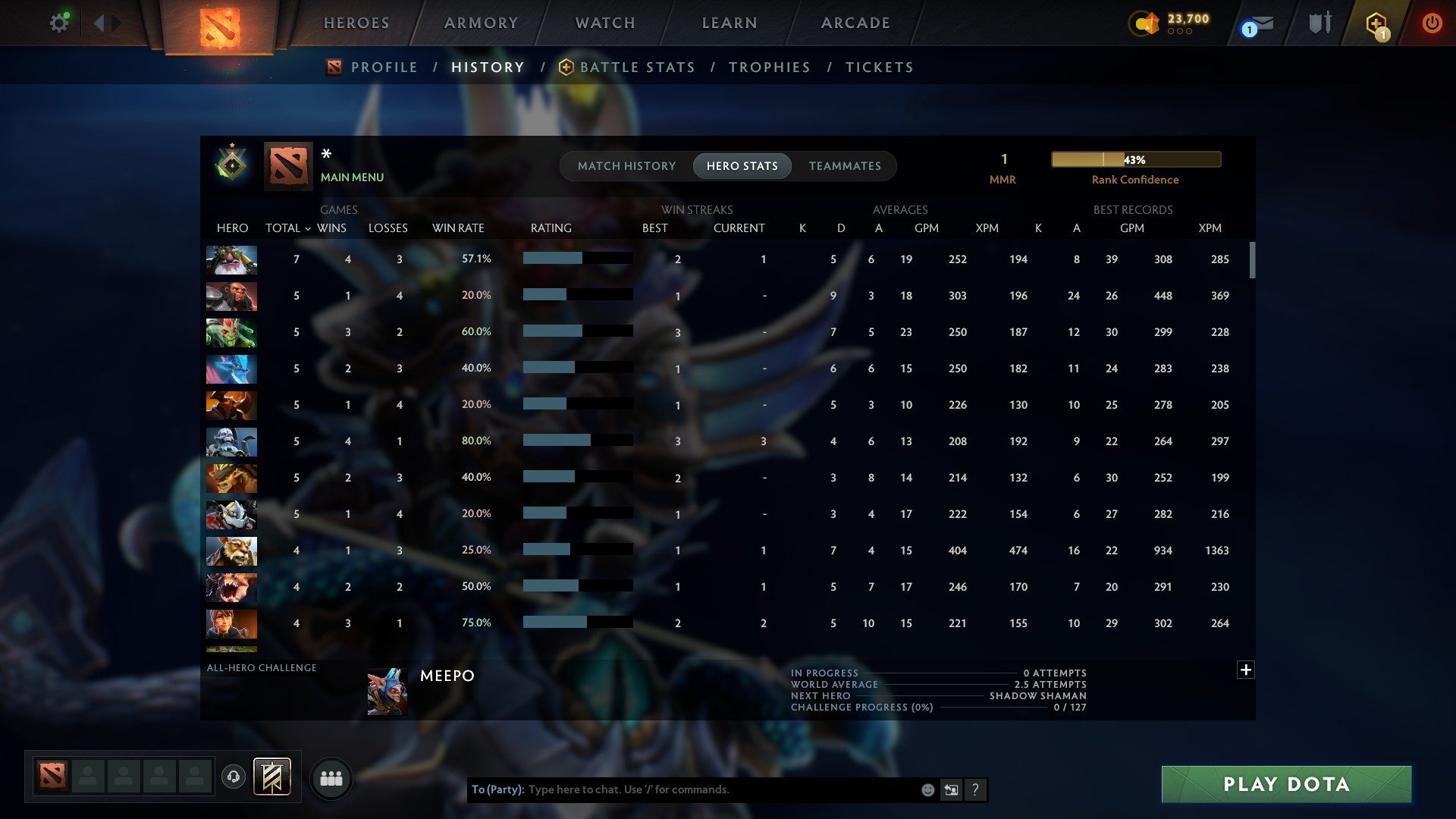Sort heroes using the TOTAL column chevron
This screenshot has width=1456, height=819.
point(306,227)
